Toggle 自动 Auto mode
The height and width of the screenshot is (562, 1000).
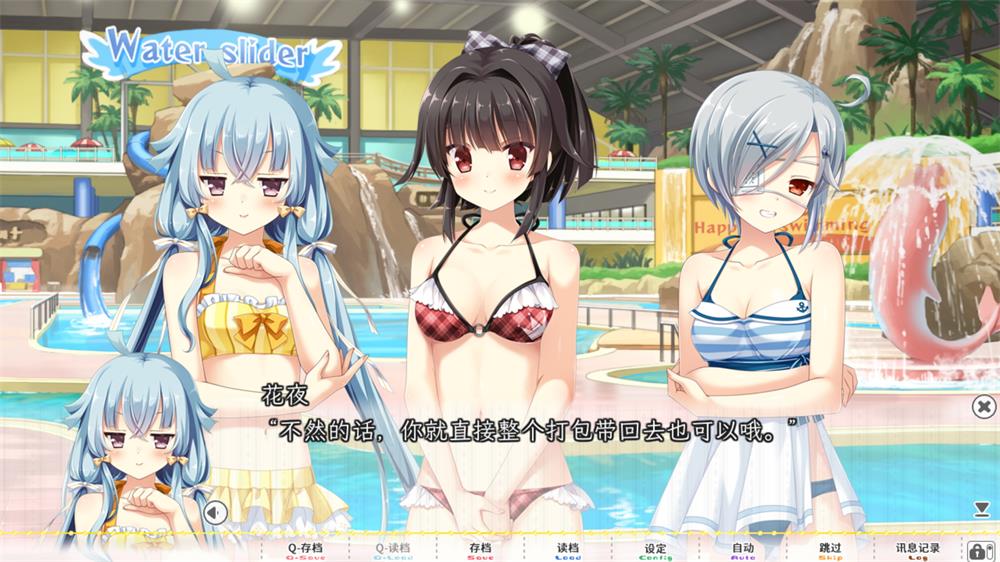click(x=742, y=549)
